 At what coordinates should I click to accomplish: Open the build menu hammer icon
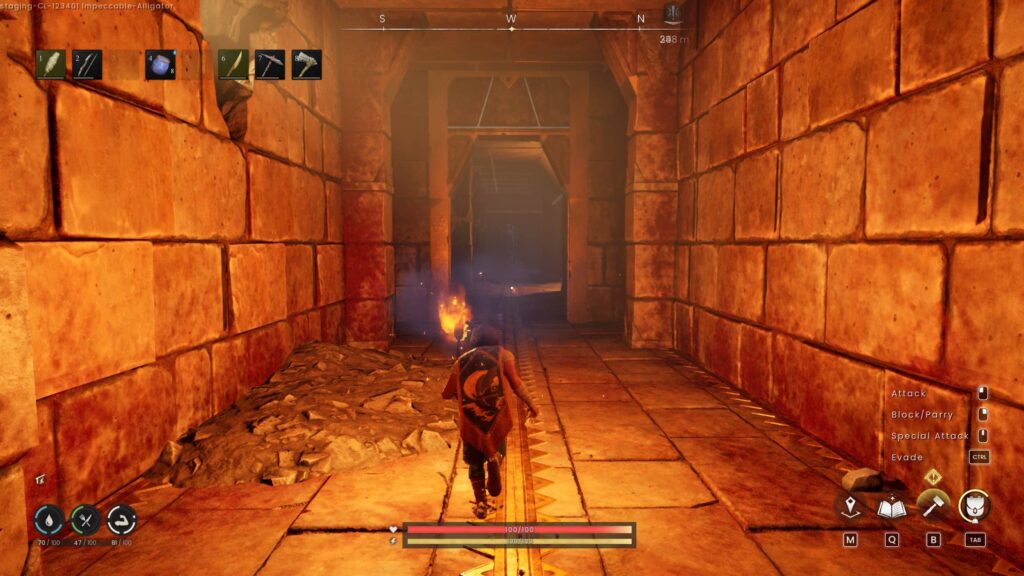pos(933,505)
